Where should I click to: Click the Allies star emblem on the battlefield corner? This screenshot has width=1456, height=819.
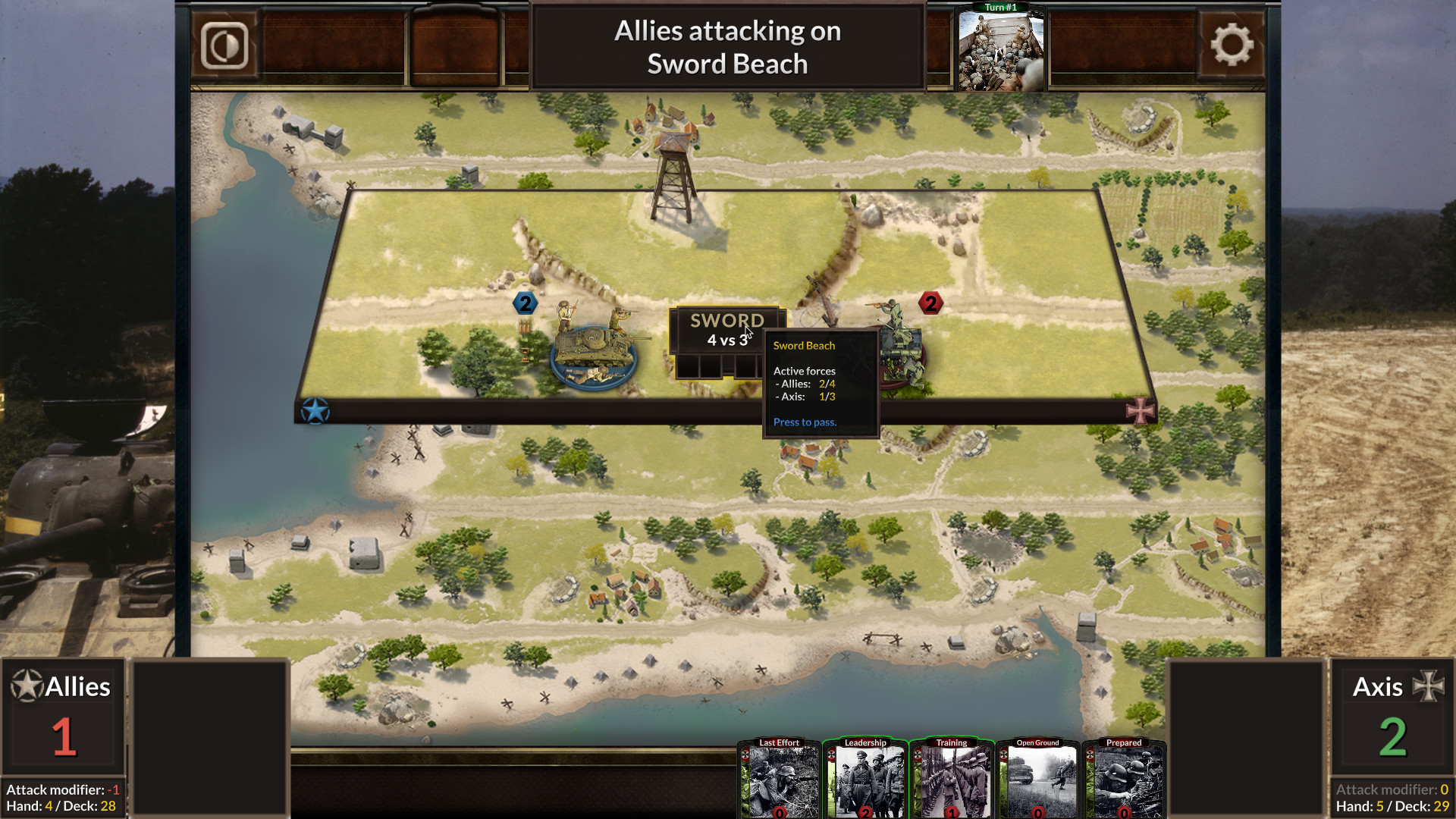click(318, 410)
